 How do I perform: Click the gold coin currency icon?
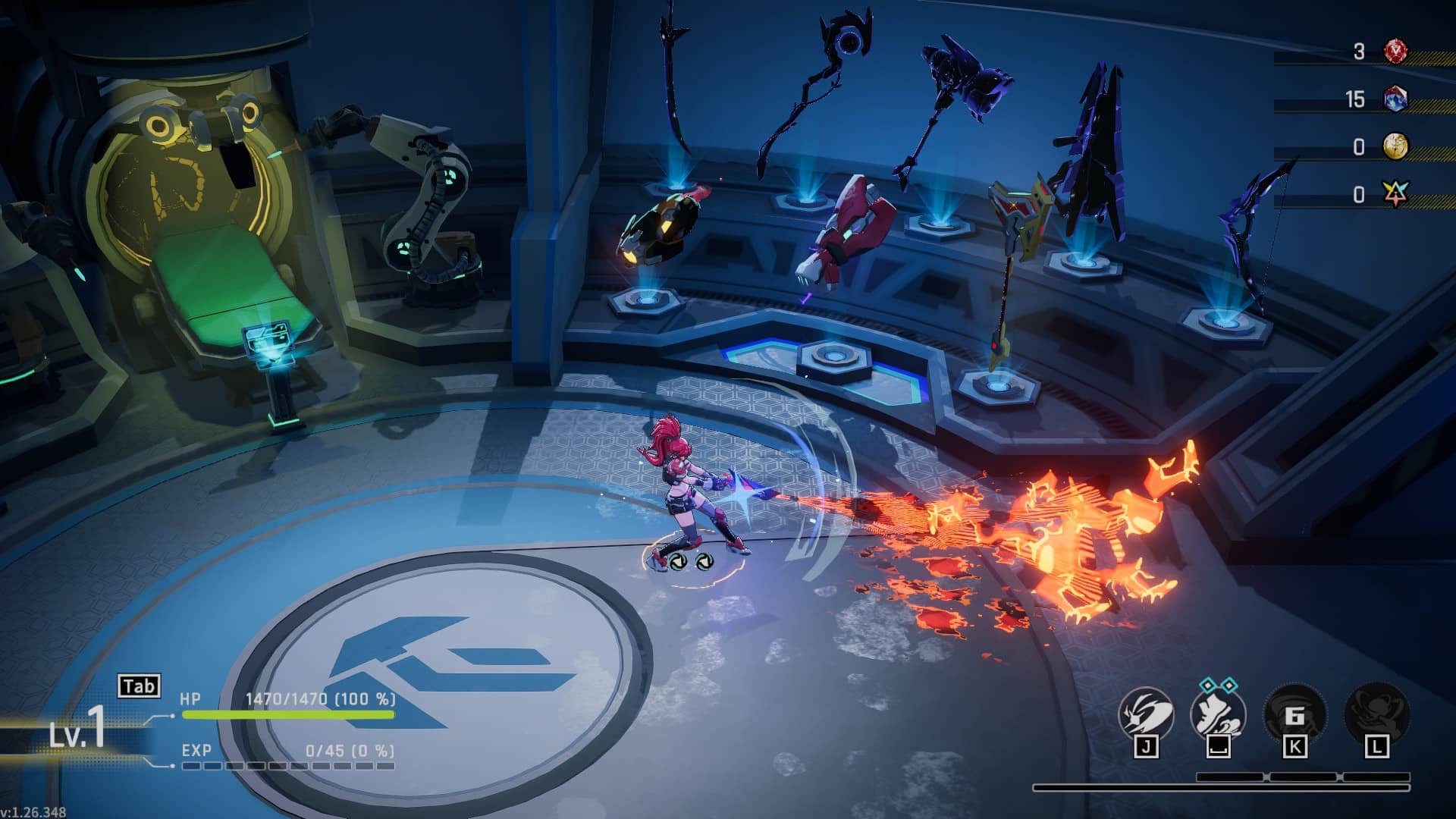1395,146
